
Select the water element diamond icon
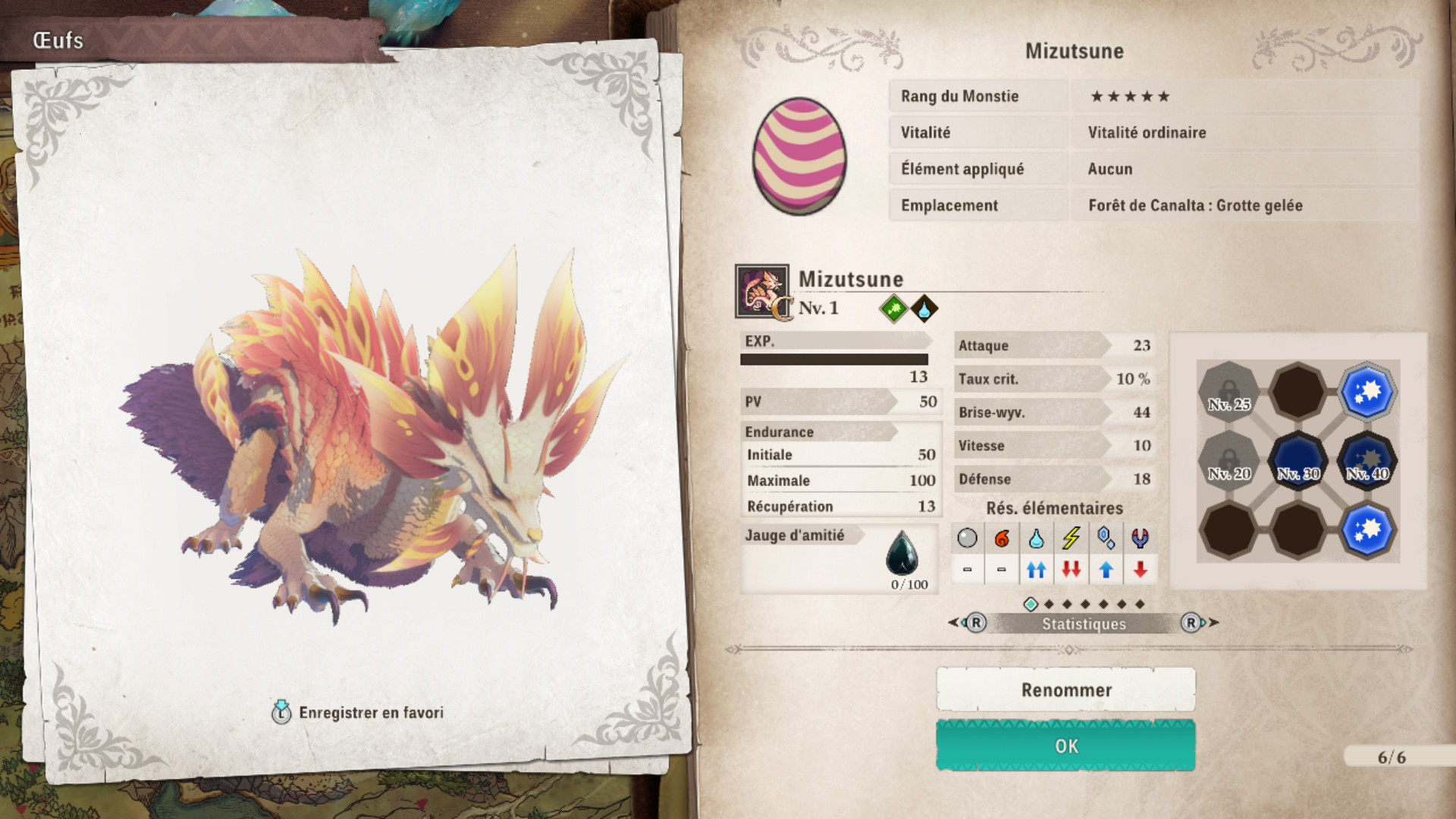point(924,309)
